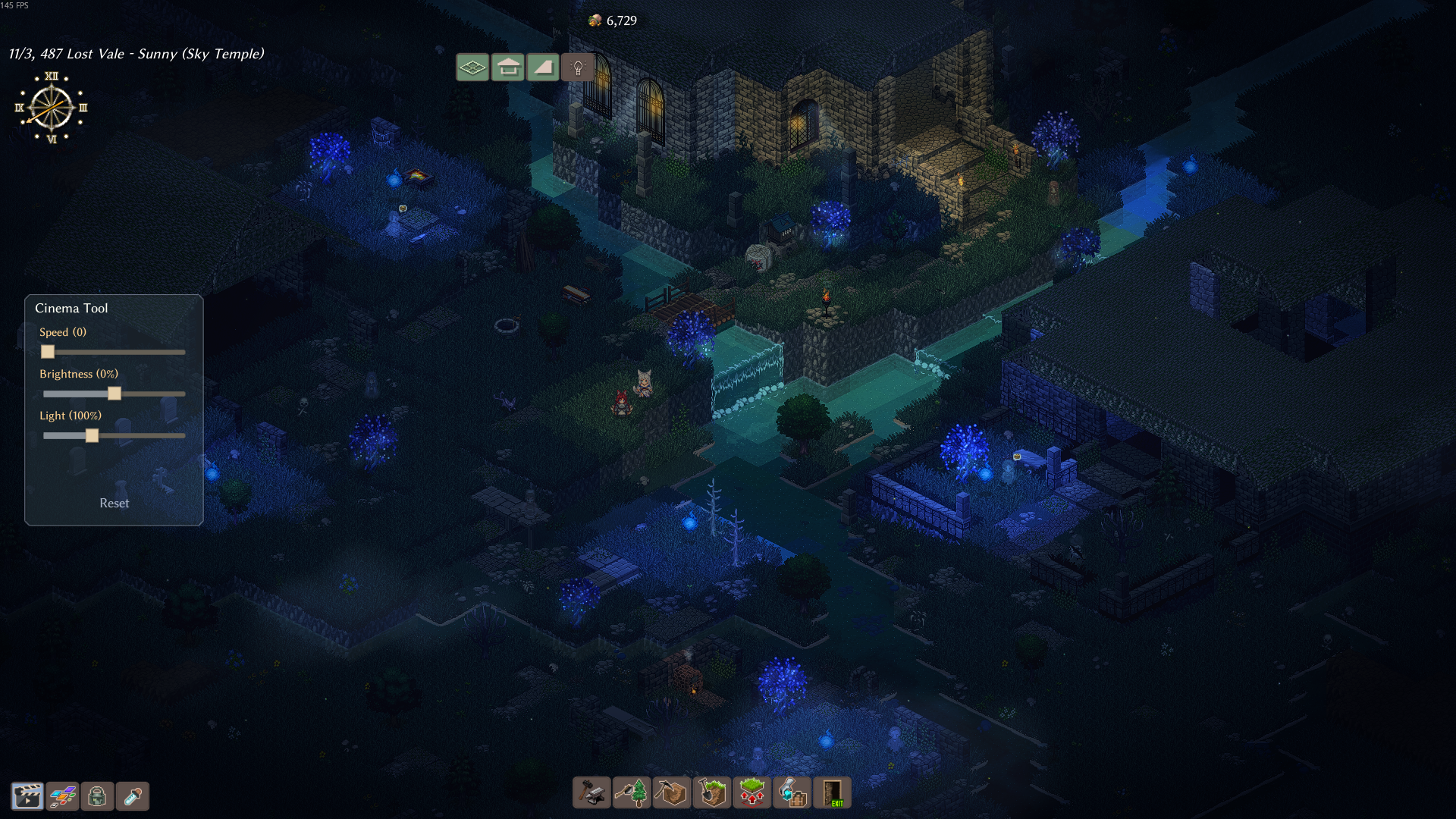Reset the Cinema Tool settings
This screenshot has height=819, width=1456.
[x=115, y=504]
